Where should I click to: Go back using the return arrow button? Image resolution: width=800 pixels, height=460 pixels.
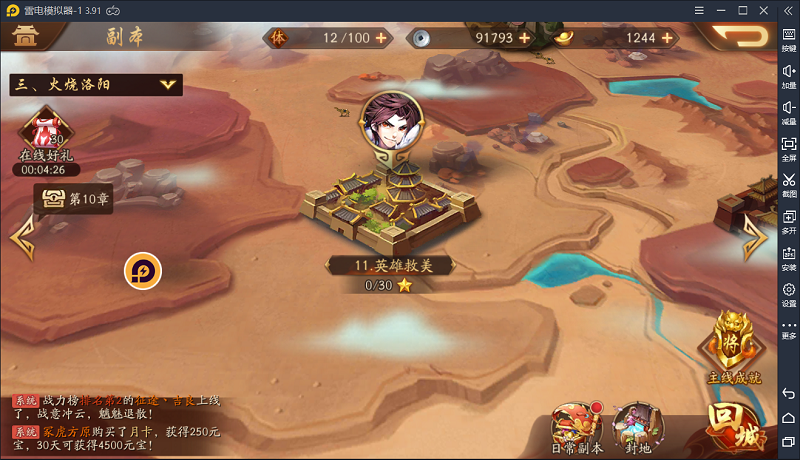pos(737,36)
